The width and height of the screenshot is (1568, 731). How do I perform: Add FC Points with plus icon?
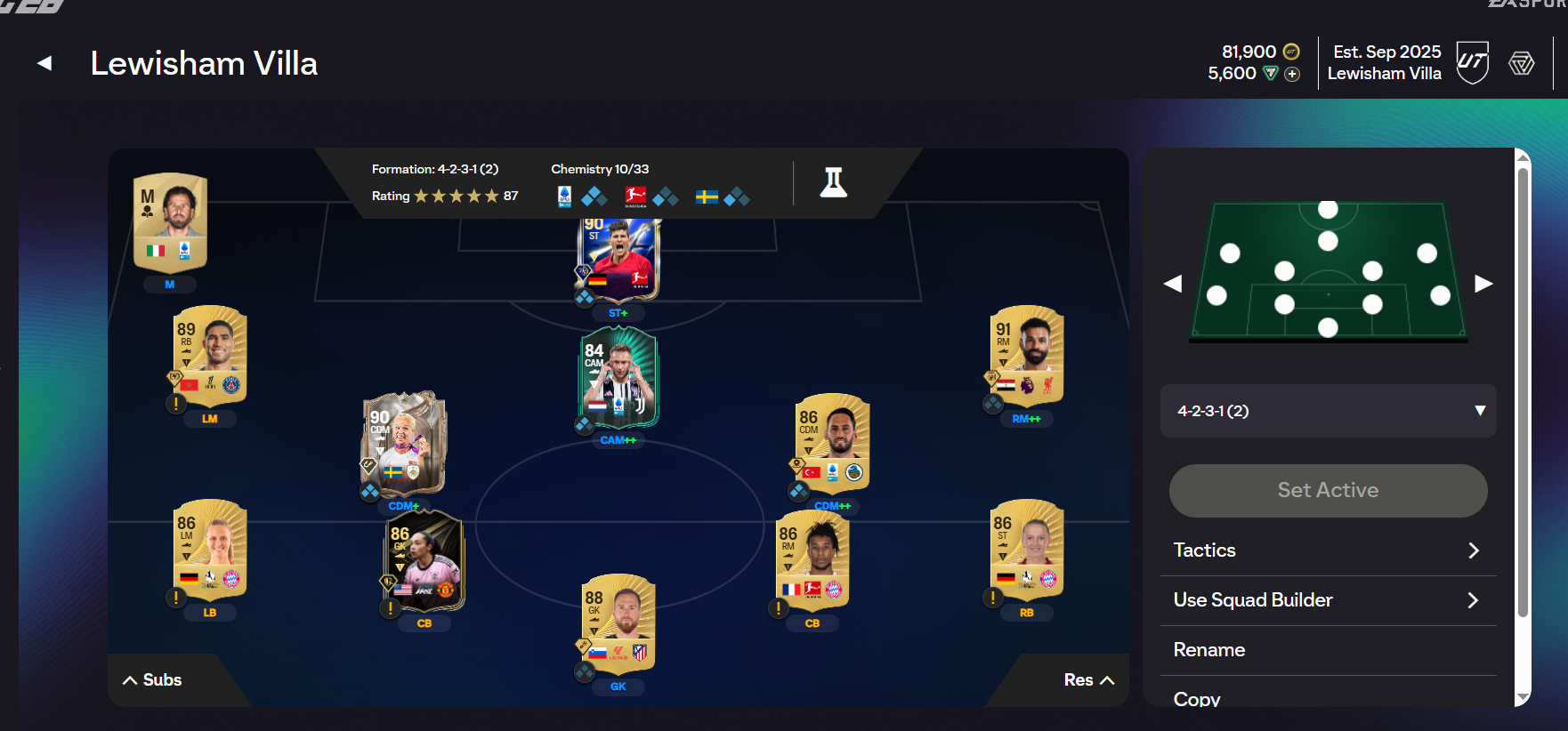[x=1292, y=75]
